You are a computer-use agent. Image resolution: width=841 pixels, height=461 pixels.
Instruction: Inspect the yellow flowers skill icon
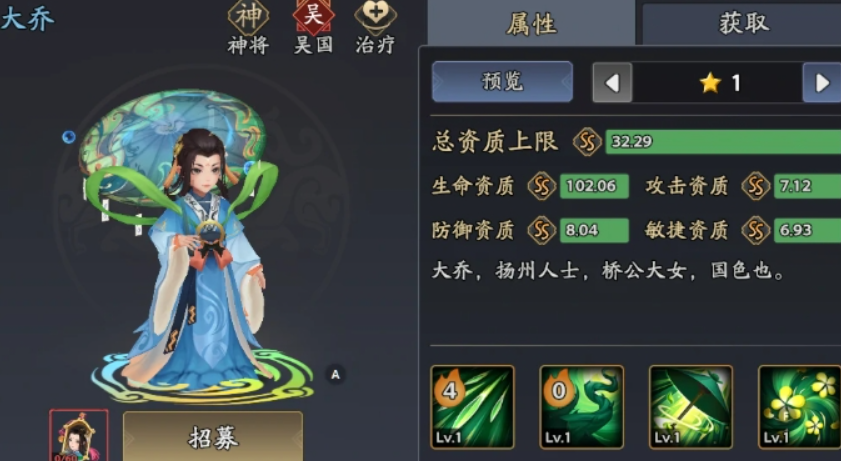point(799,406)
